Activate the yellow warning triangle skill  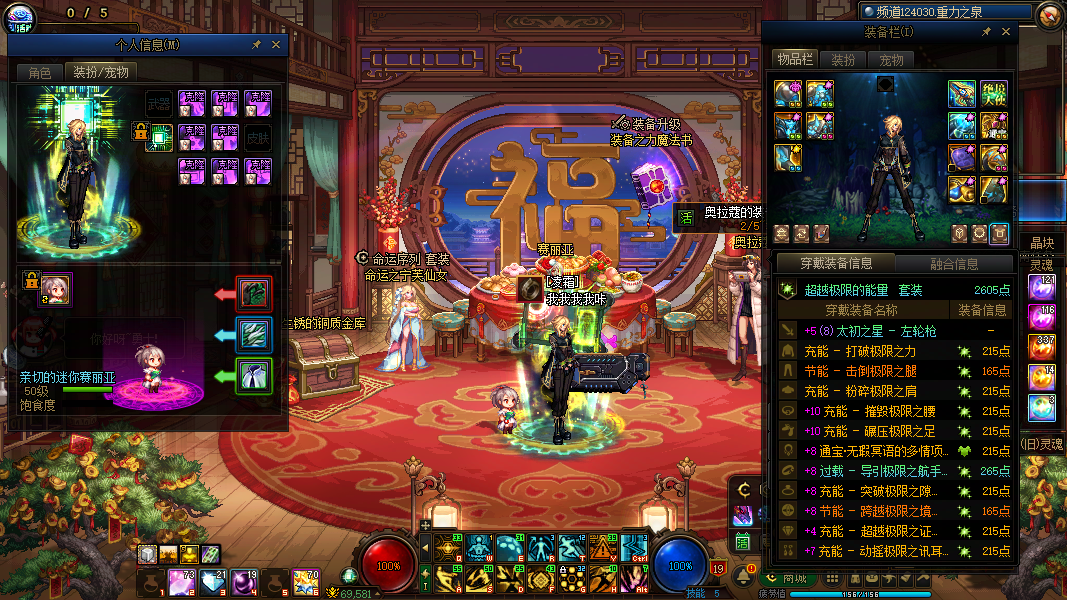603,547
